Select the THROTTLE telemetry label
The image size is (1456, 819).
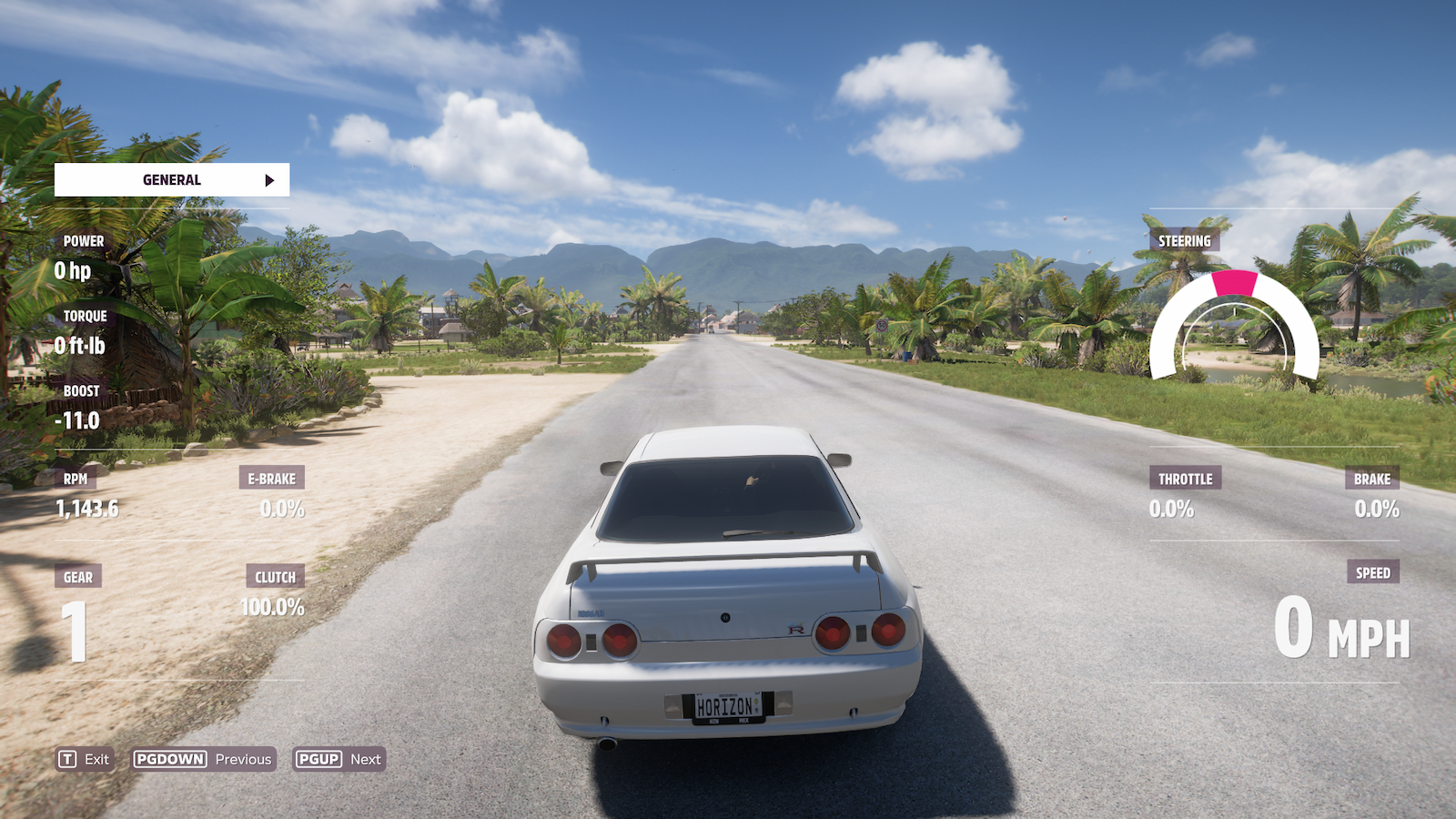pos(1185,478)
